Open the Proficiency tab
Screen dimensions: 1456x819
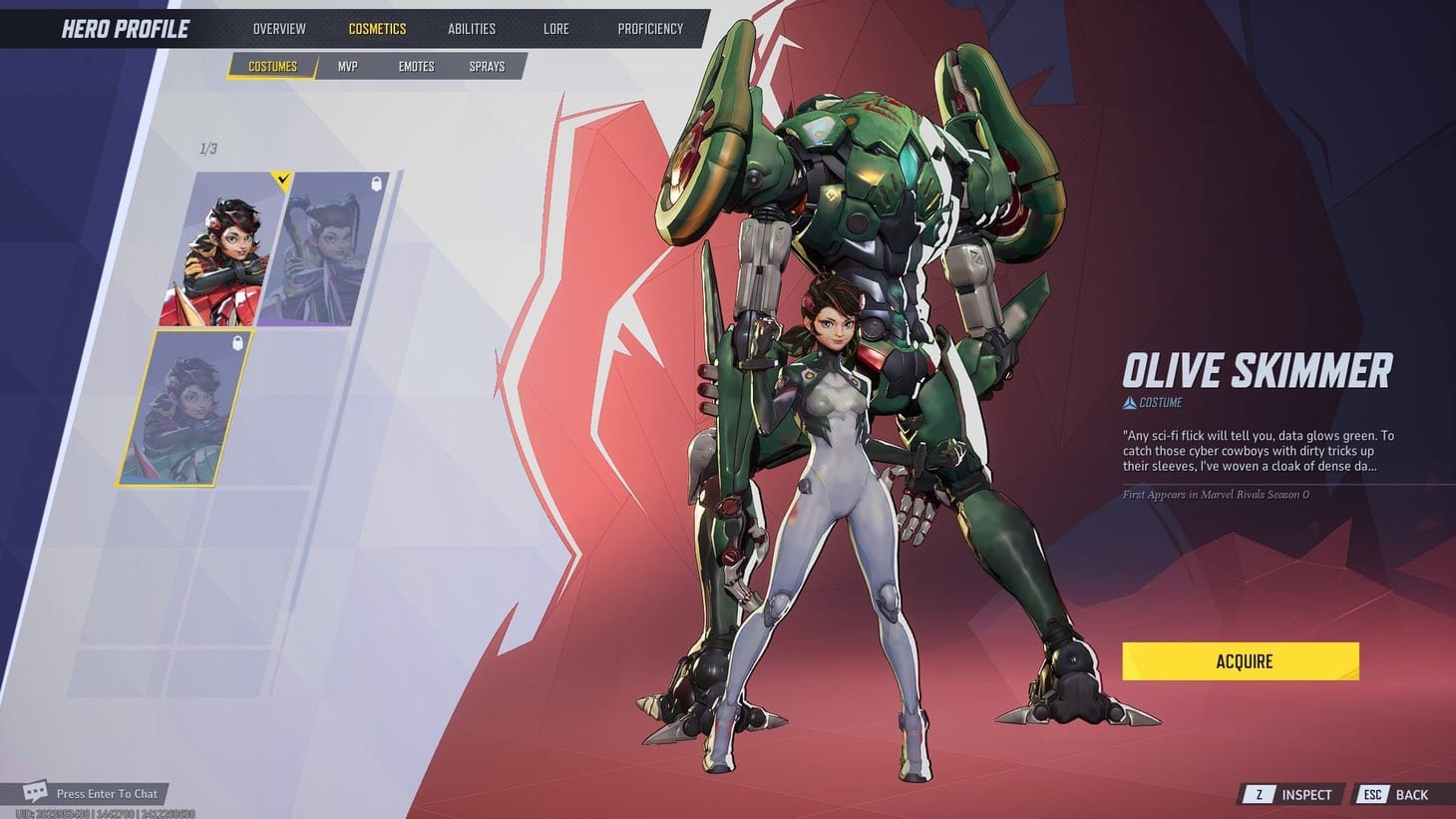[x=650, y=28]
